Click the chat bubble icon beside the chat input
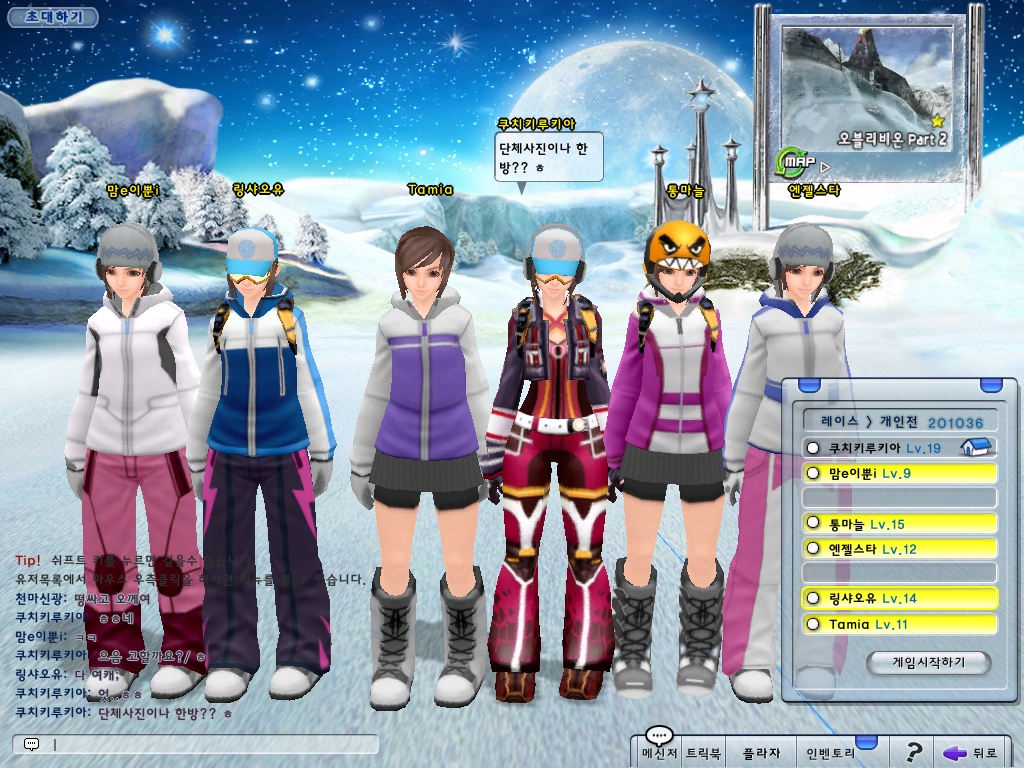The height and width of the screenshot is (768, 1024). click(31, 745)
